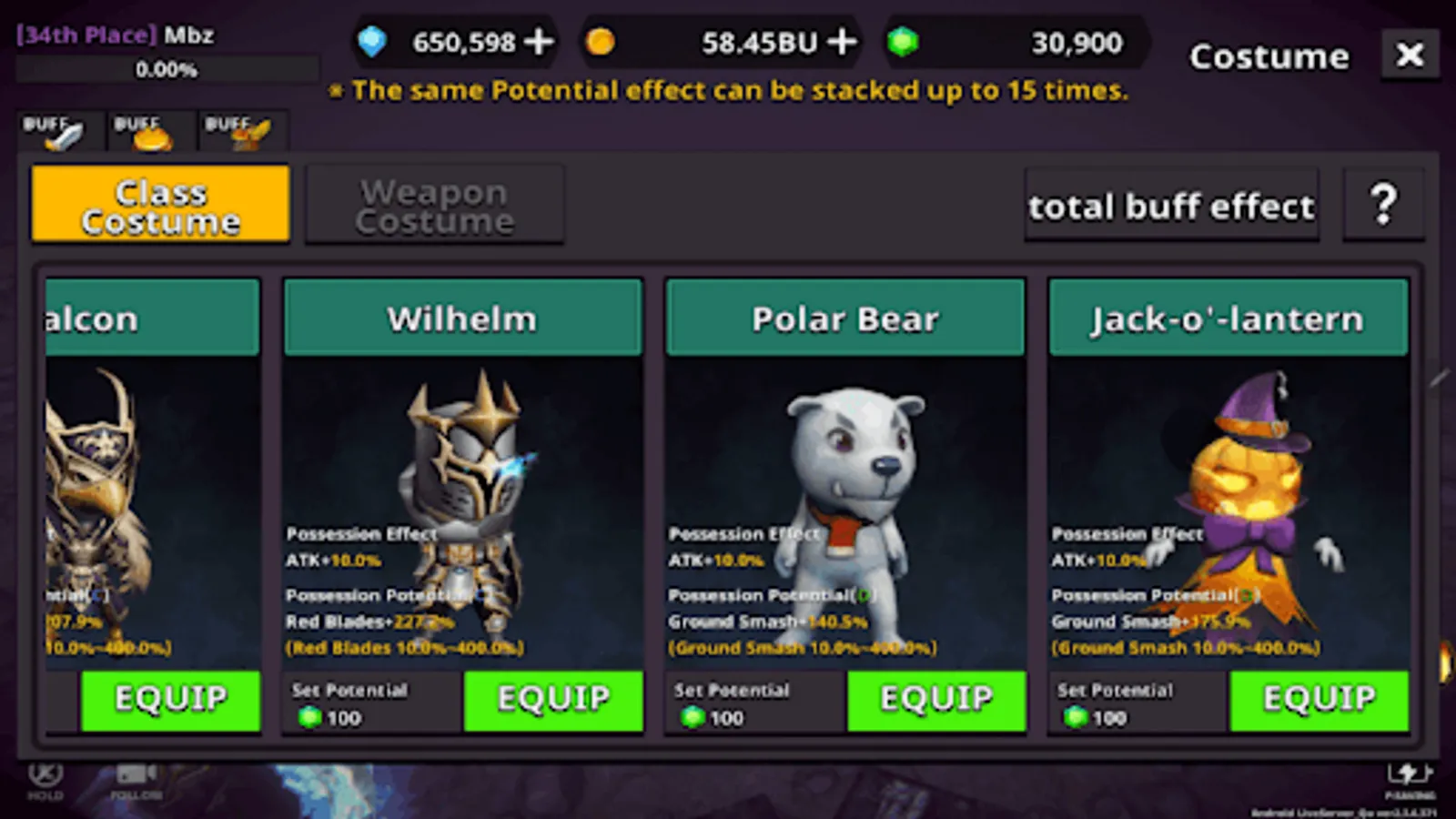Select the Class Costume tab
Viewport: 1456px width, 819px height.
(x=160, y=204)
